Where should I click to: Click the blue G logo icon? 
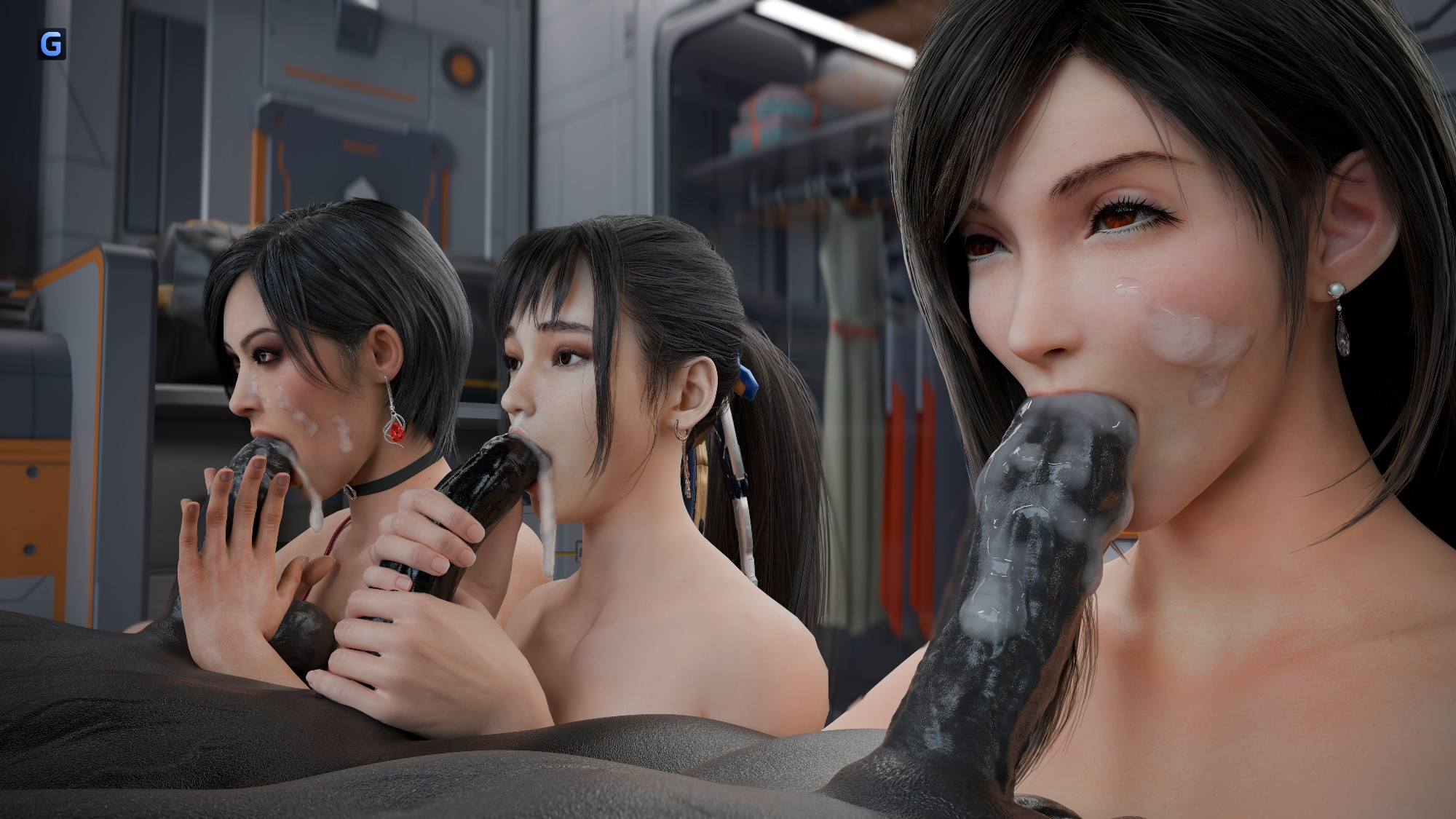52,44
